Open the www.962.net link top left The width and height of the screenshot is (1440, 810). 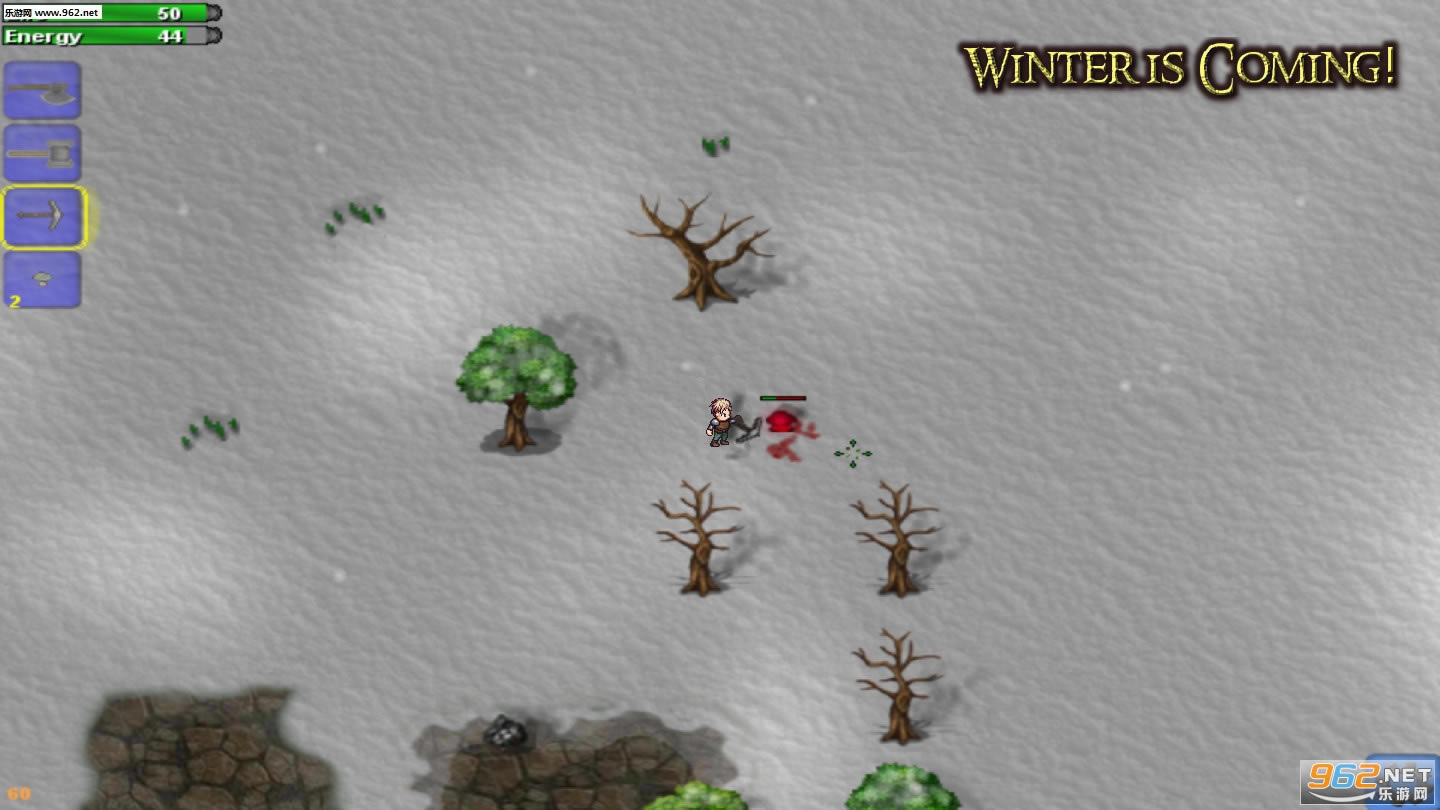(55, 13)
